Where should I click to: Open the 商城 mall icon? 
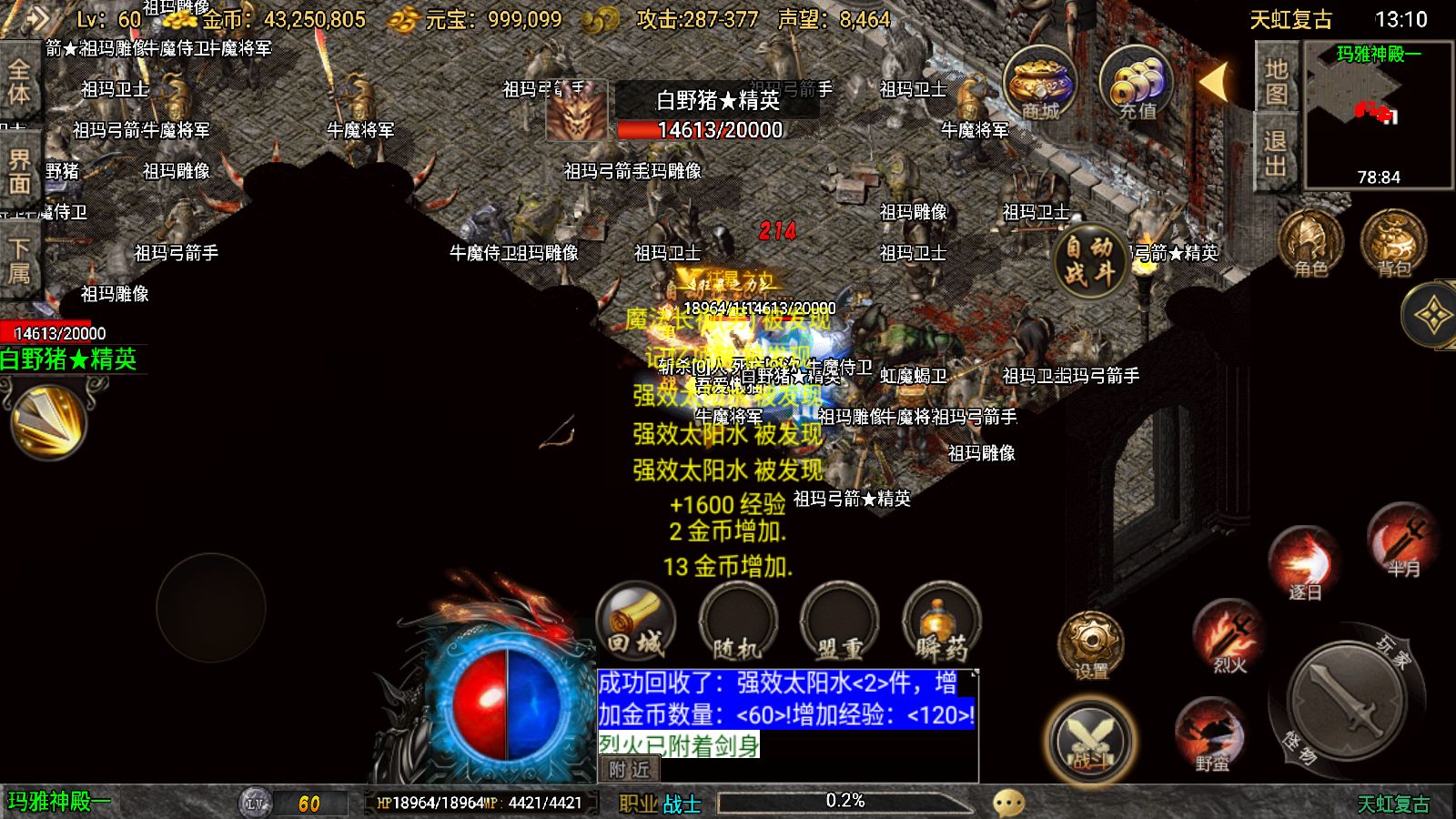coord(1038,85)
